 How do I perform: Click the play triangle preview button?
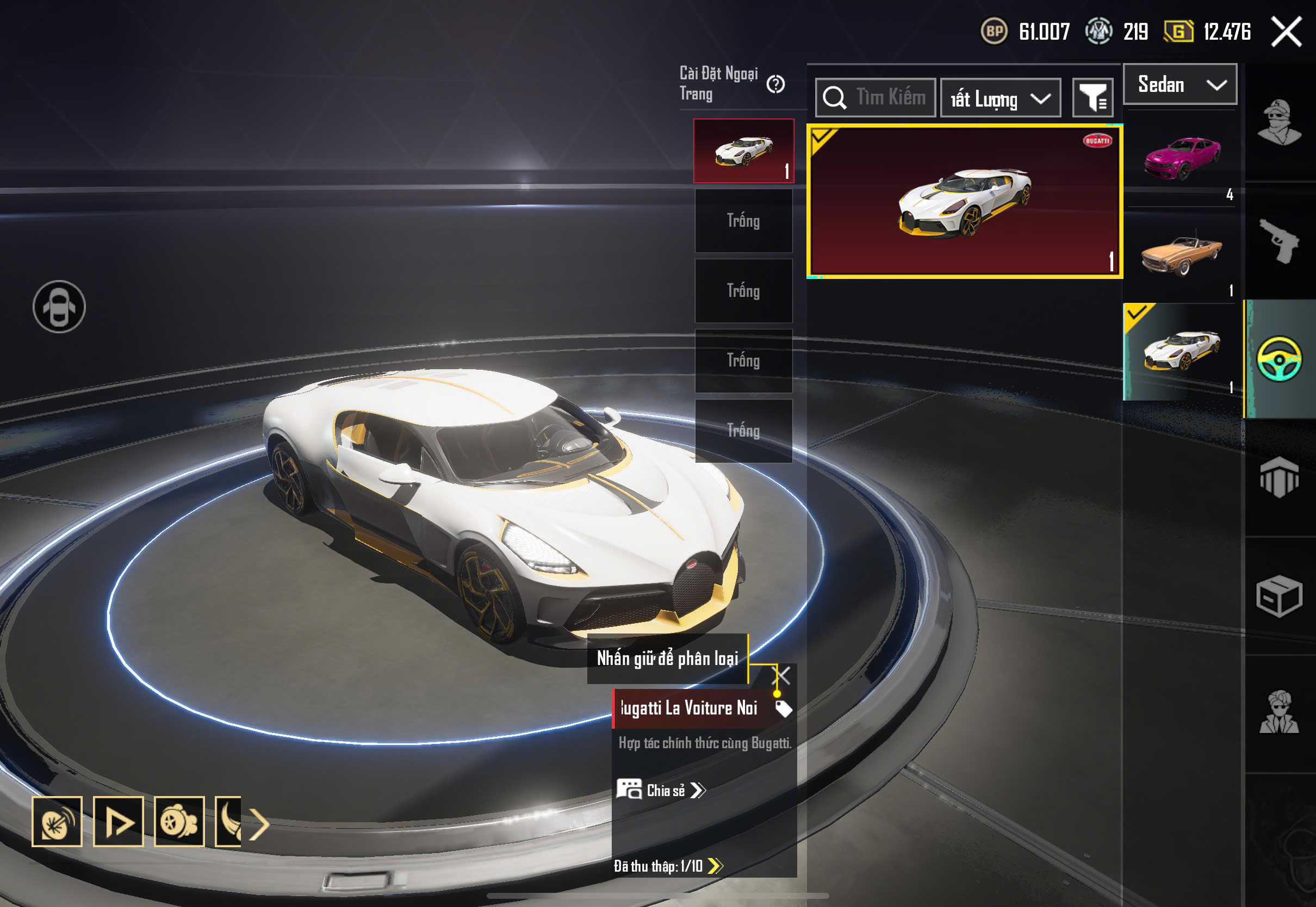coord(118,822)
